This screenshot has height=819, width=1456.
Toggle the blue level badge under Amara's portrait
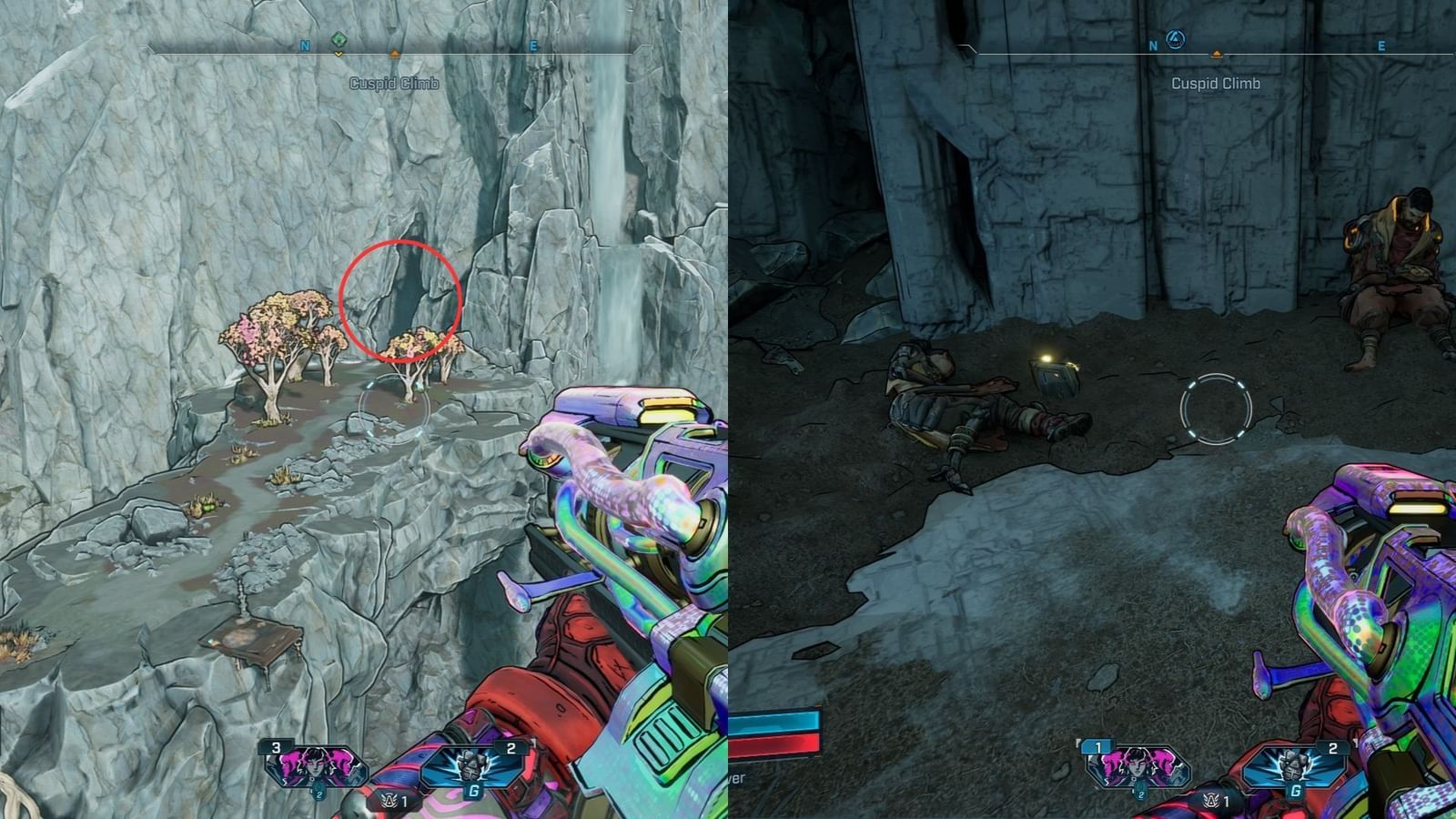(320, 794)
